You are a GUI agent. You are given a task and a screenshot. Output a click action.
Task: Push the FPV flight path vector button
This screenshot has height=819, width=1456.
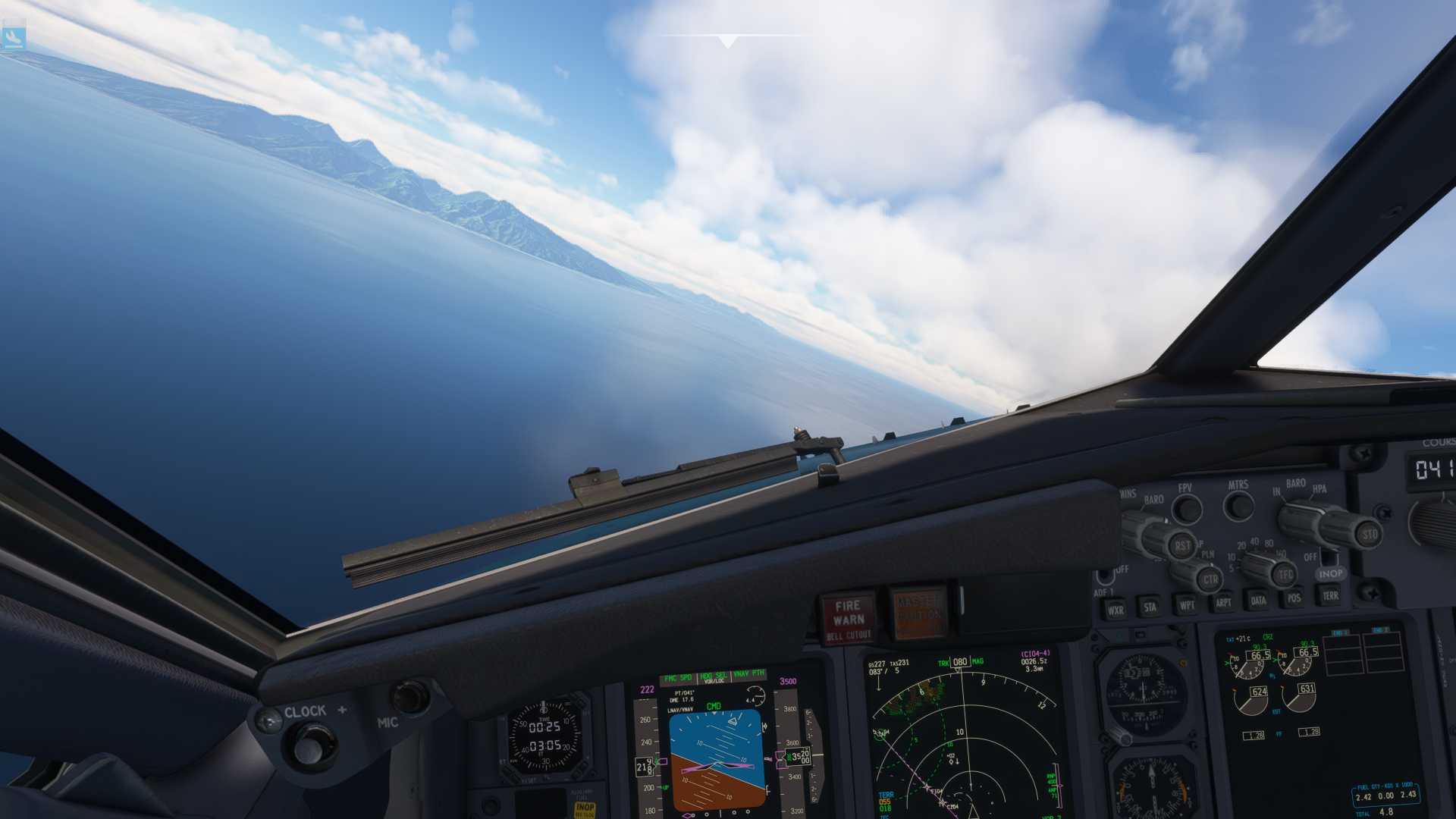[x=1187, y=508]
